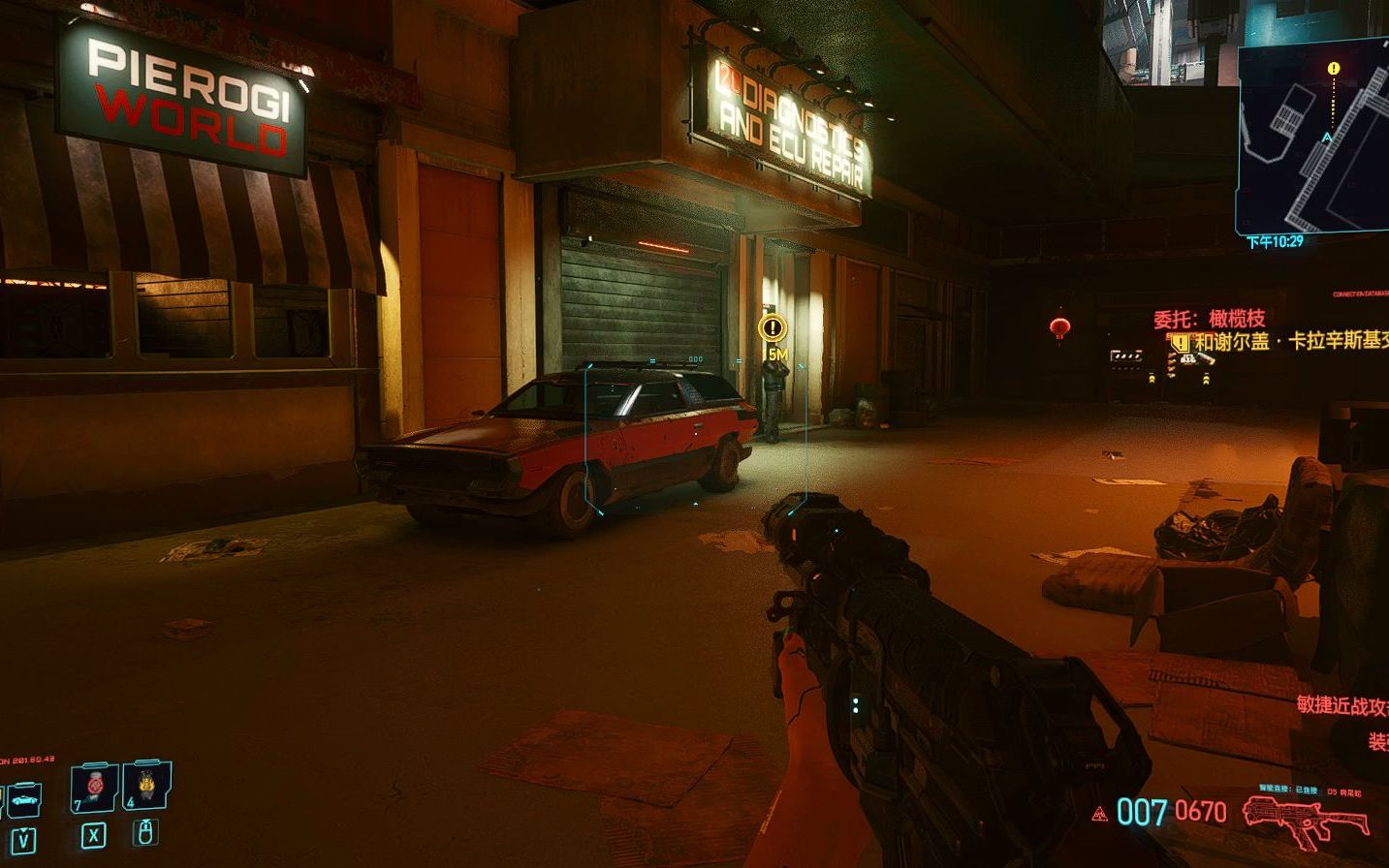Click the minimap in the corner
Image resolution: width=1389 pixels, height=868 pixels.
pyautogui.click(x=1314, y=140)
